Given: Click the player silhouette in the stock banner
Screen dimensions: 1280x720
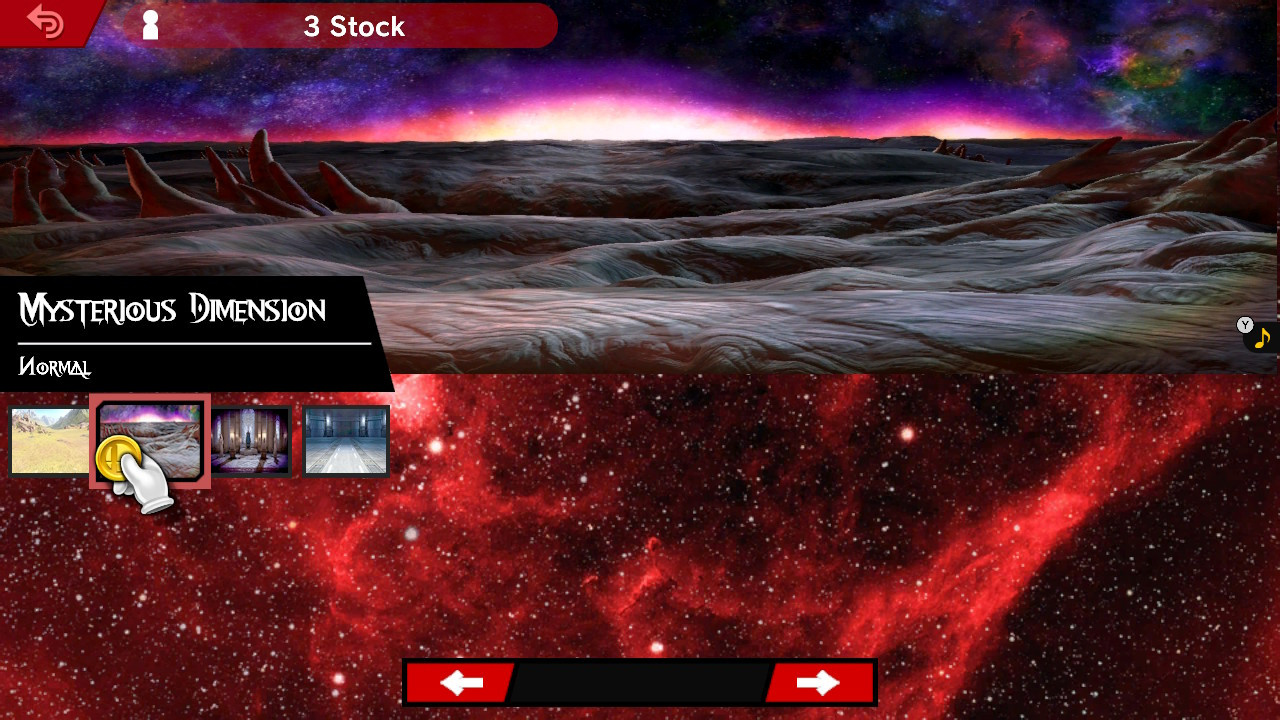Looking at the screenshot, I should (x=150, y=24).
